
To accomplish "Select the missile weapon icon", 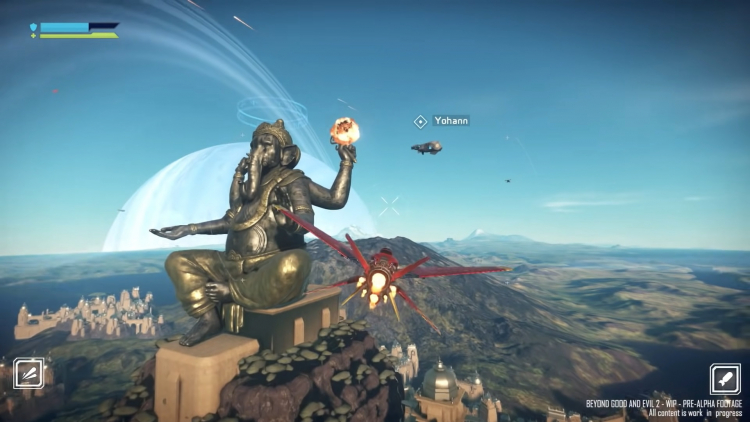I will tap(725, 379).
